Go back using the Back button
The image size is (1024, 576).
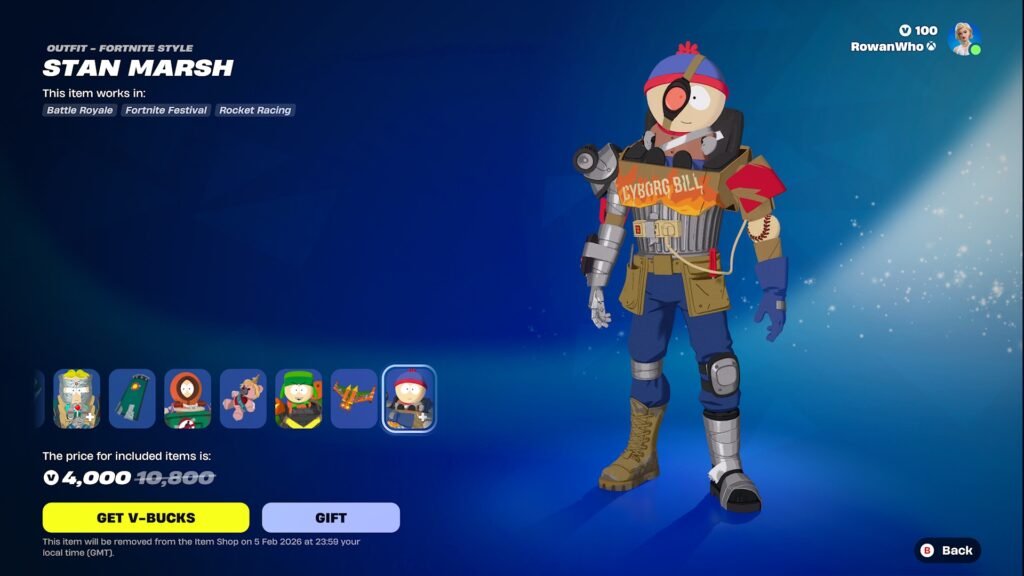click(947, 550)
